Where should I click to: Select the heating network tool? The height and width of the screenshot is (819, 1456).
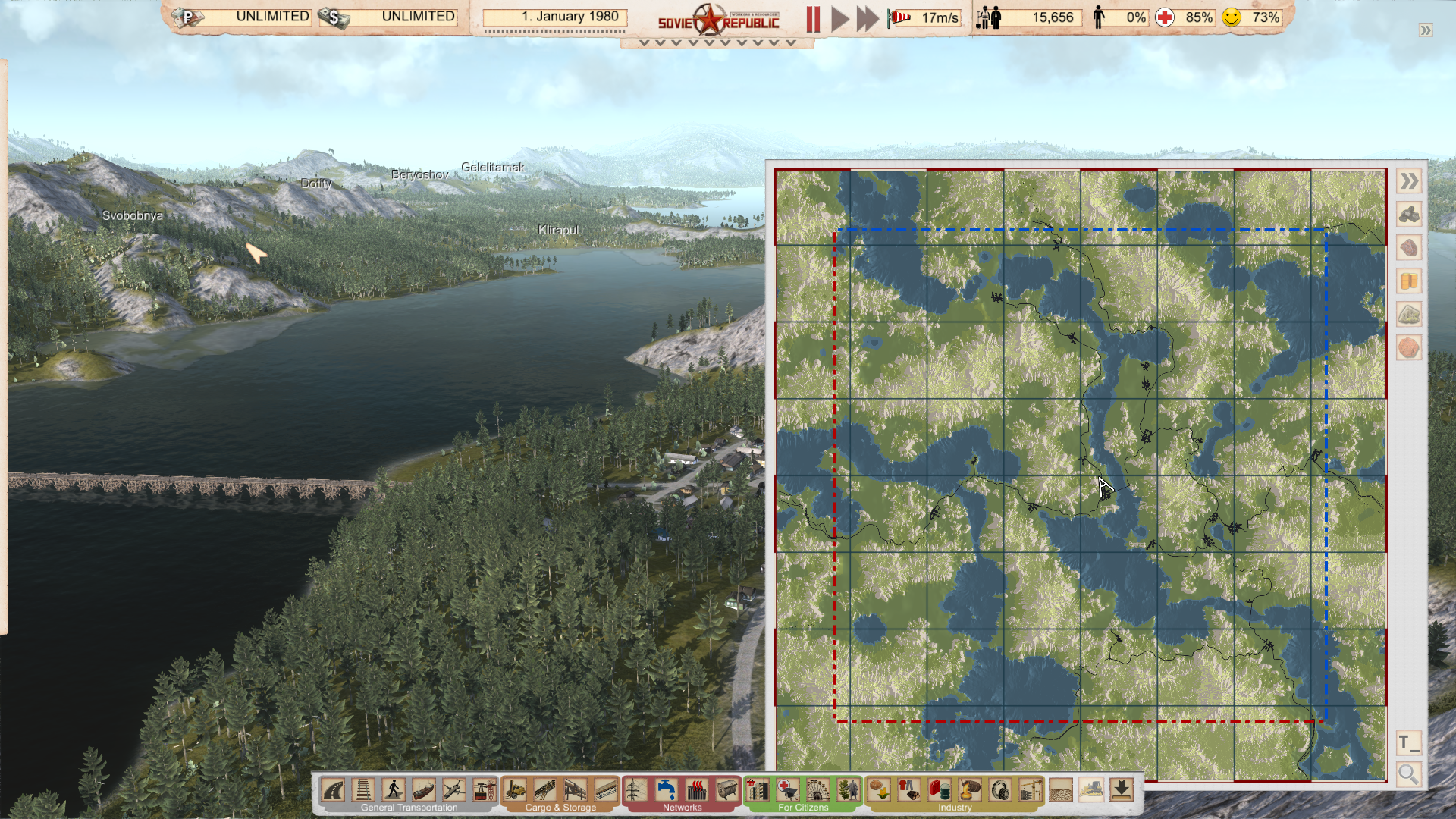[698, 791]
